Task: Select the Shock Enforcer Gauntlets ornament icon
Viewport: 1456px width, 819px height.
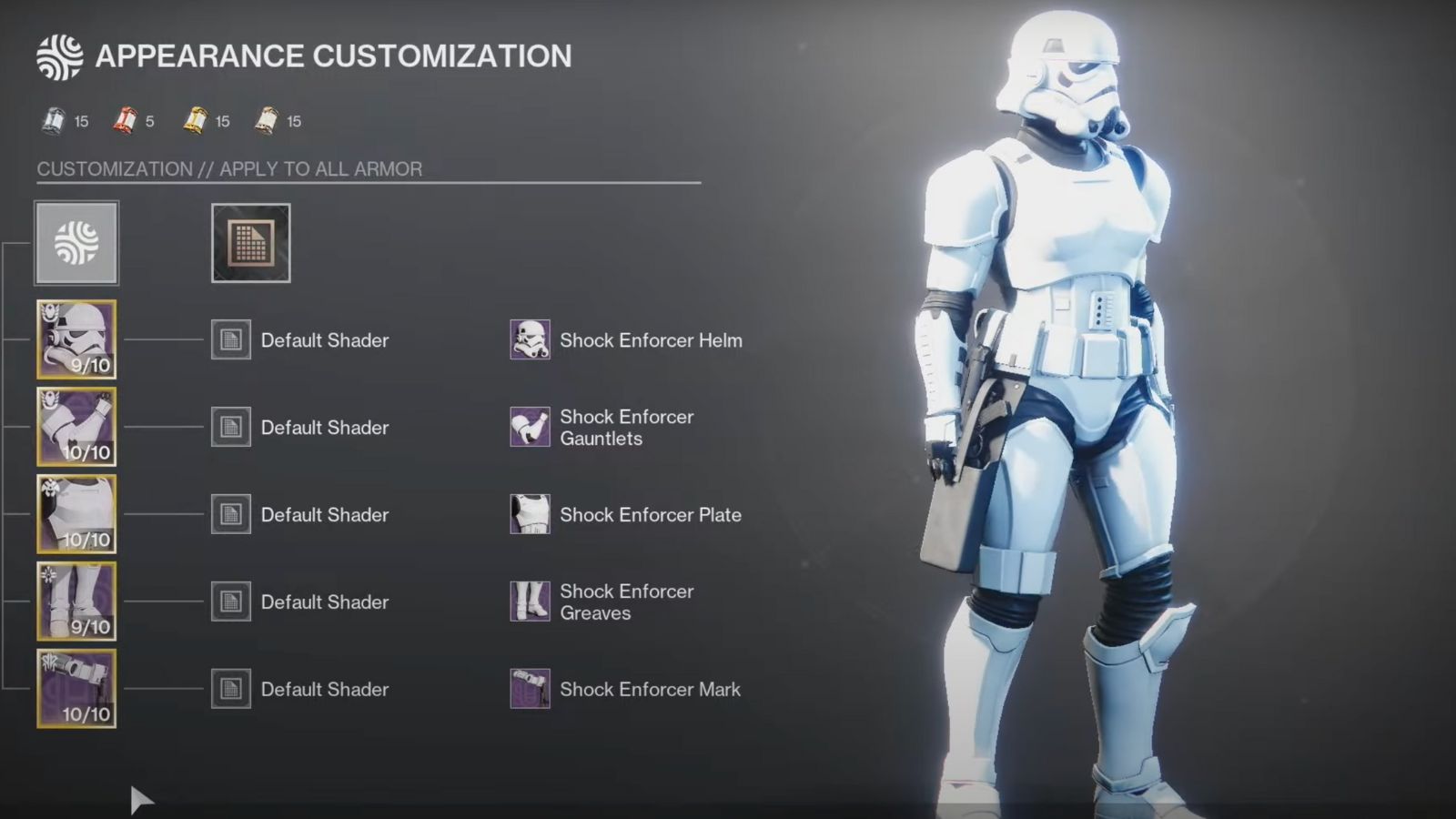Action: [530, 427]
